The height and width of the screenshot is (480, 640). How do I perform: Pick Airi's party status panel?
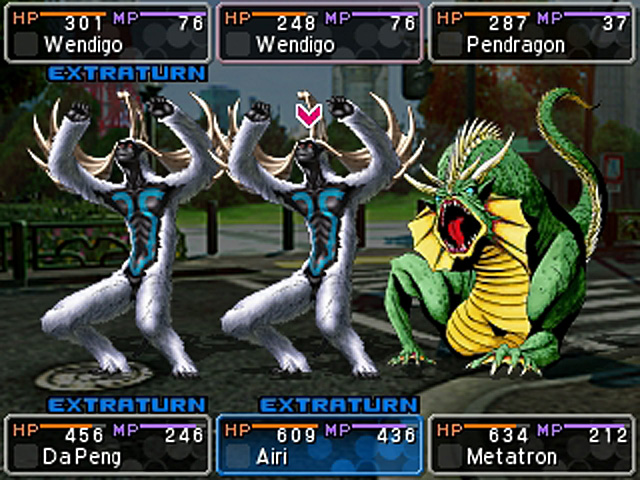[319, 445]
